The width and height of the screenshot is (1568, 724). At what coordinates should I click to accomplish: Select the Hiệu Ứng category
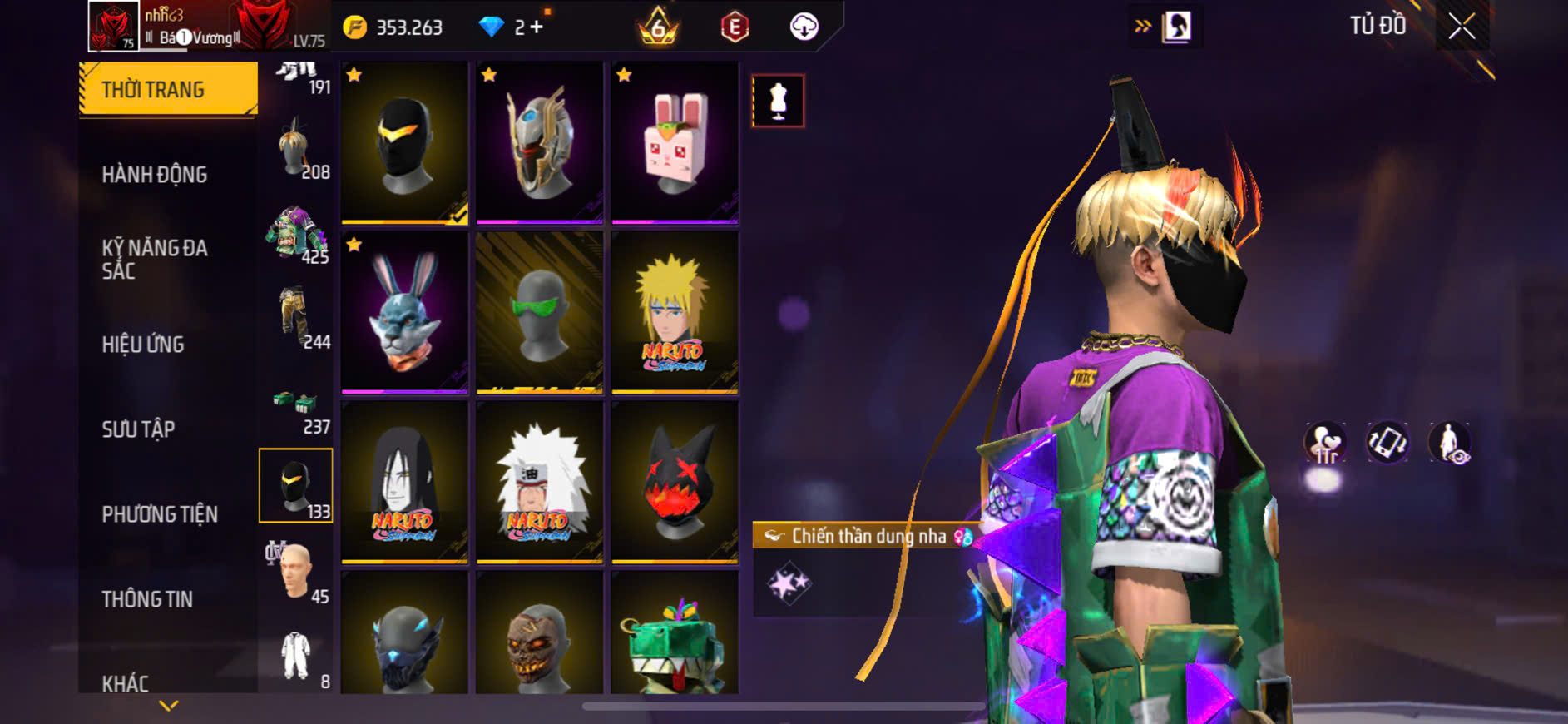pos(143,345)
